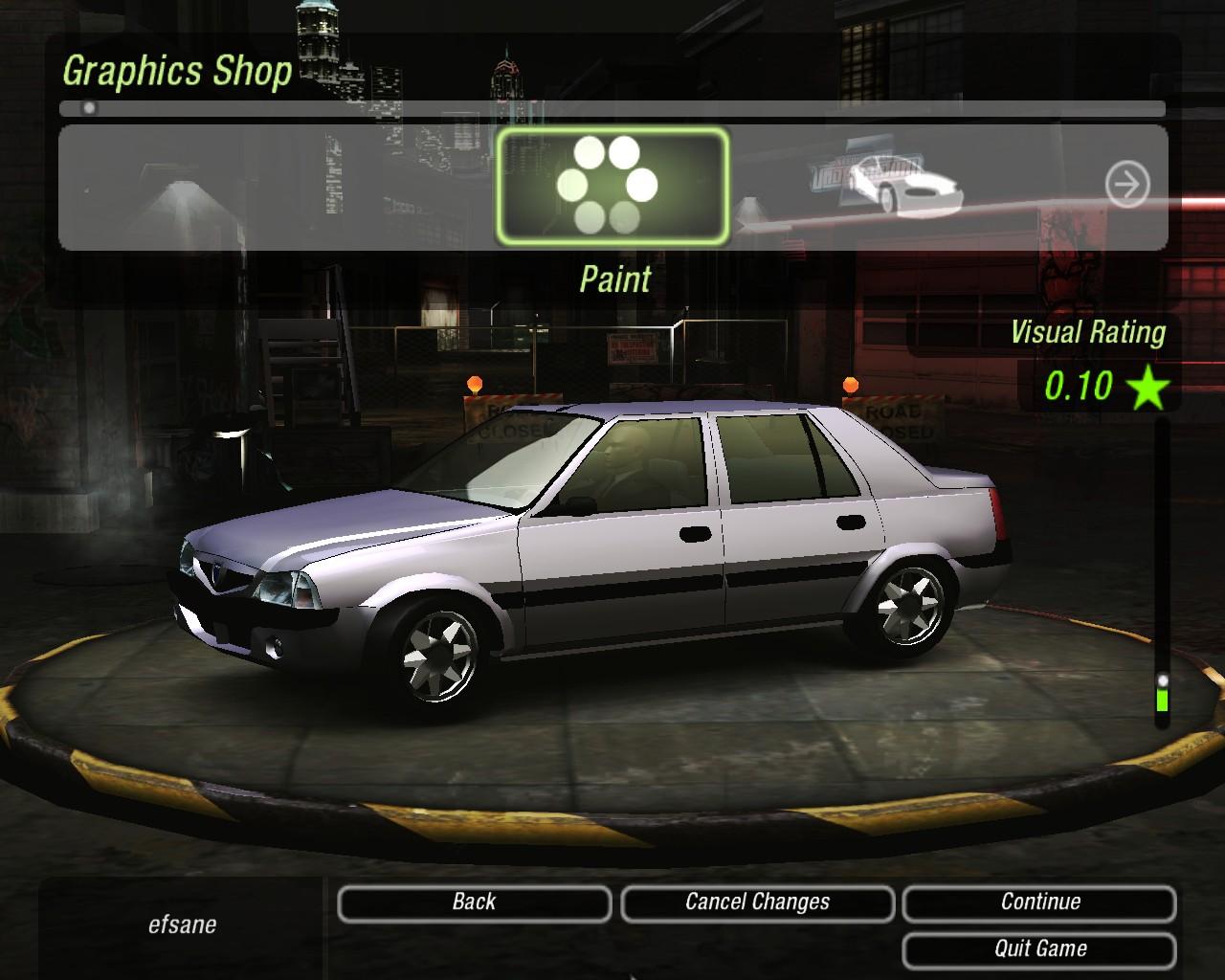Select Quit Game button

(1039, 949)
